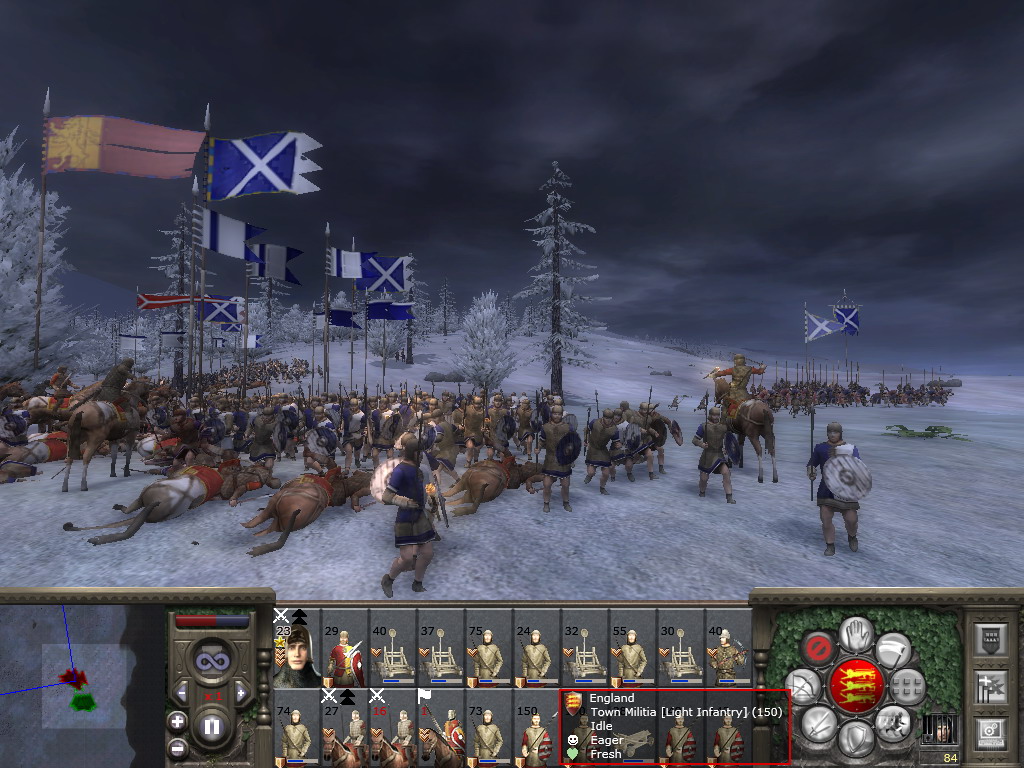The width and height of the screenshot is (1024, 768).
Task: Click the infinity time-limit button
Action: (x=211, y=659)
